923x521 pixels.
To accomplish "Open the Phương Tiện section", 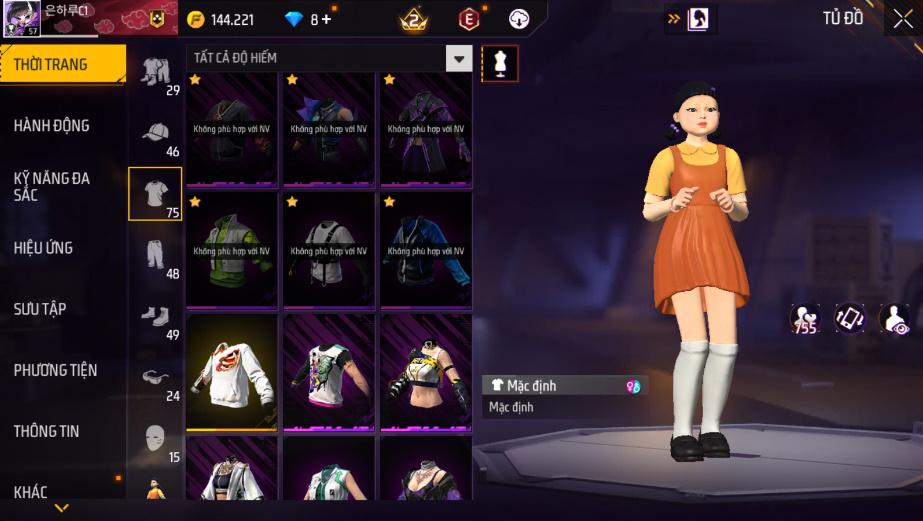I will 55,370.
